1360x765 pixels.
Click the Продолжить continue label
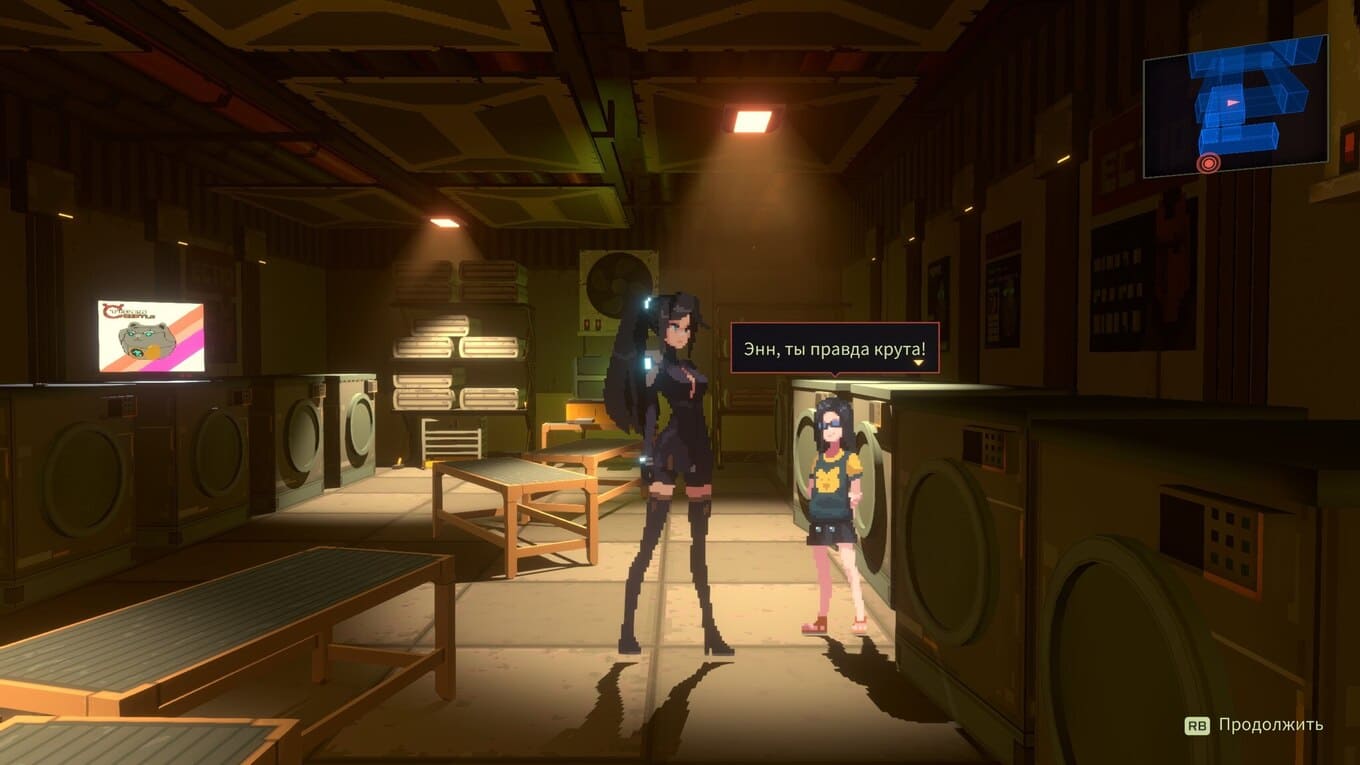click(x=1270, y=725)
